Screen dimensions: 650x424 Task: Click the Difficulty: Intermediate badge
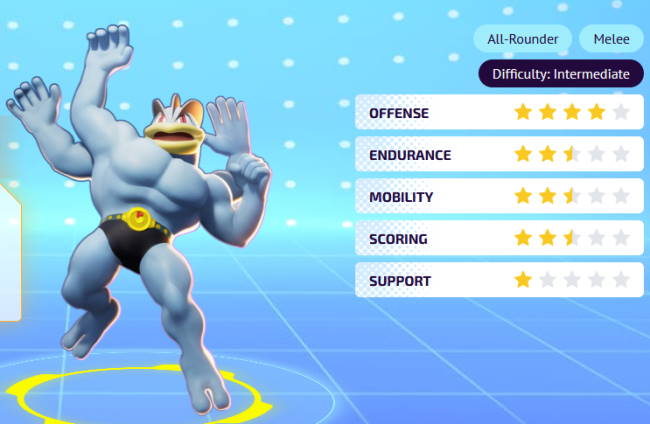560,74
